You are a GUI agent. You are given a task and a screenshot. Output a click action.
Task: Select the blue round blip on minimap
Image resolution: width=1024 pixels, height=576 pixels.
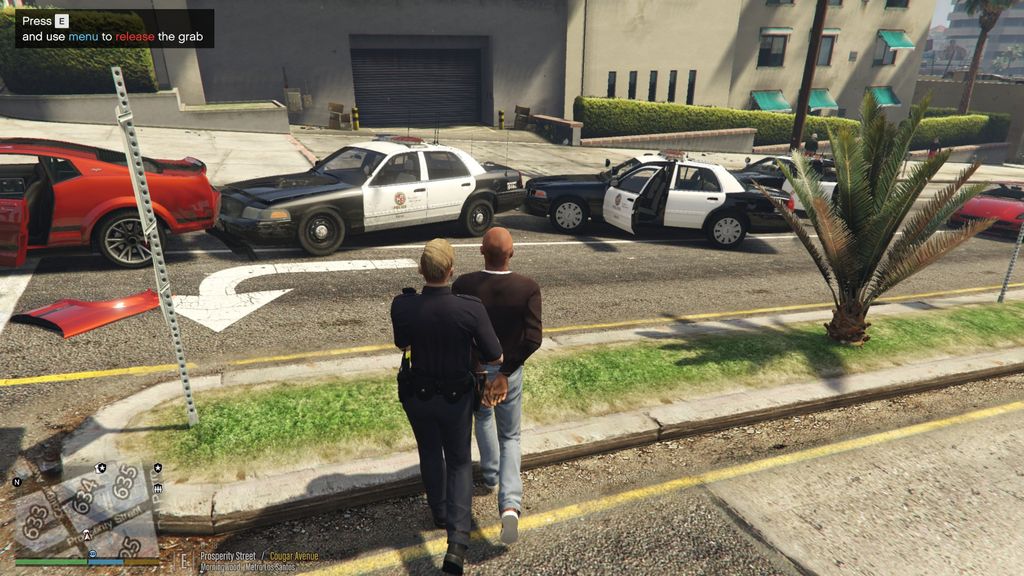click(x=92, y=553)
